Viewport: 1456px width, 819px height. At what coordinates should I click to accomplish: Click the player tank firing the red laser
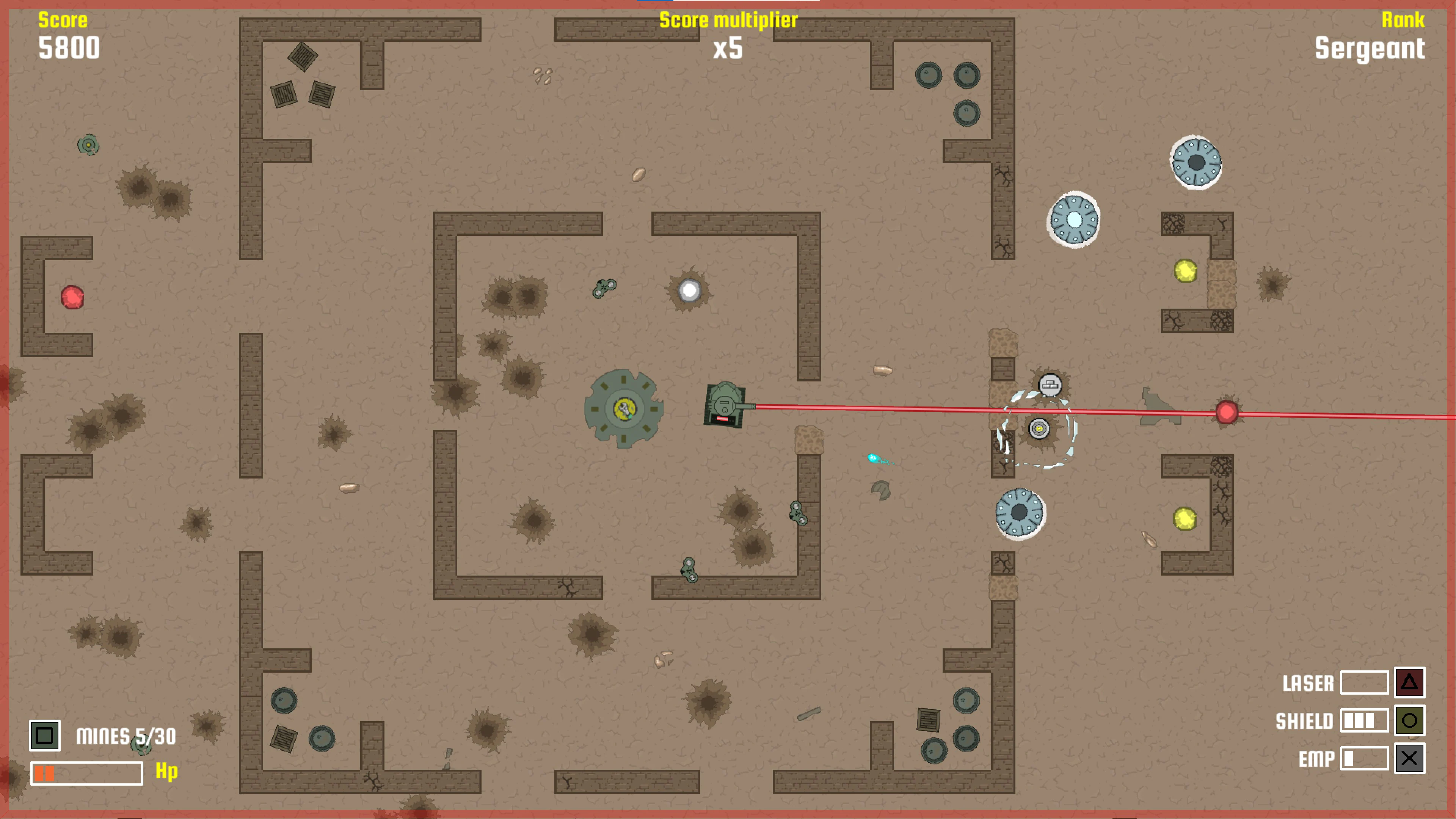click(725, 405)
